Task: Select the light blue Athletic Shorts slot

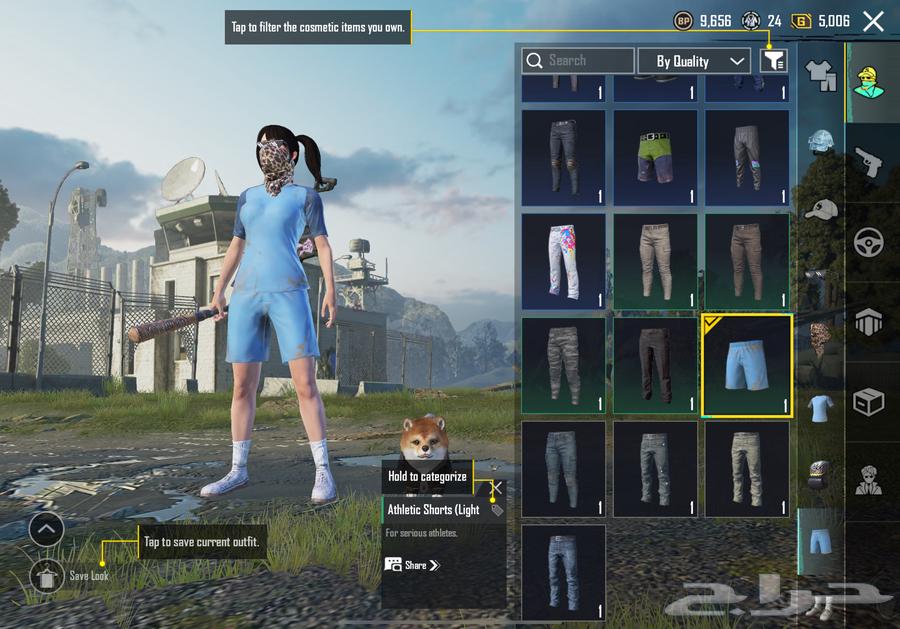Action: (747, 365)
